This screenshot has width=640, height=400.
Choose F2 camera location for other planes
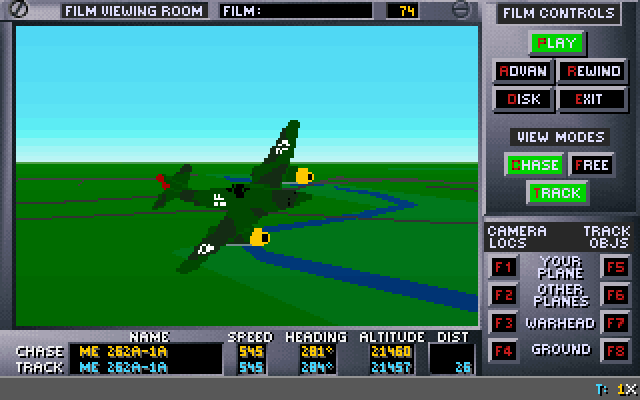(503, 295)
